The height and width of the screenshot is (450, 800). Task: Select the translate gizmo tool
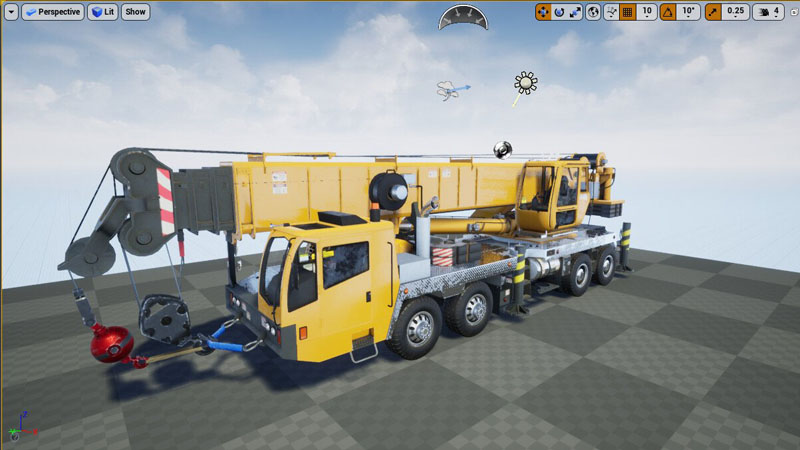543,12
